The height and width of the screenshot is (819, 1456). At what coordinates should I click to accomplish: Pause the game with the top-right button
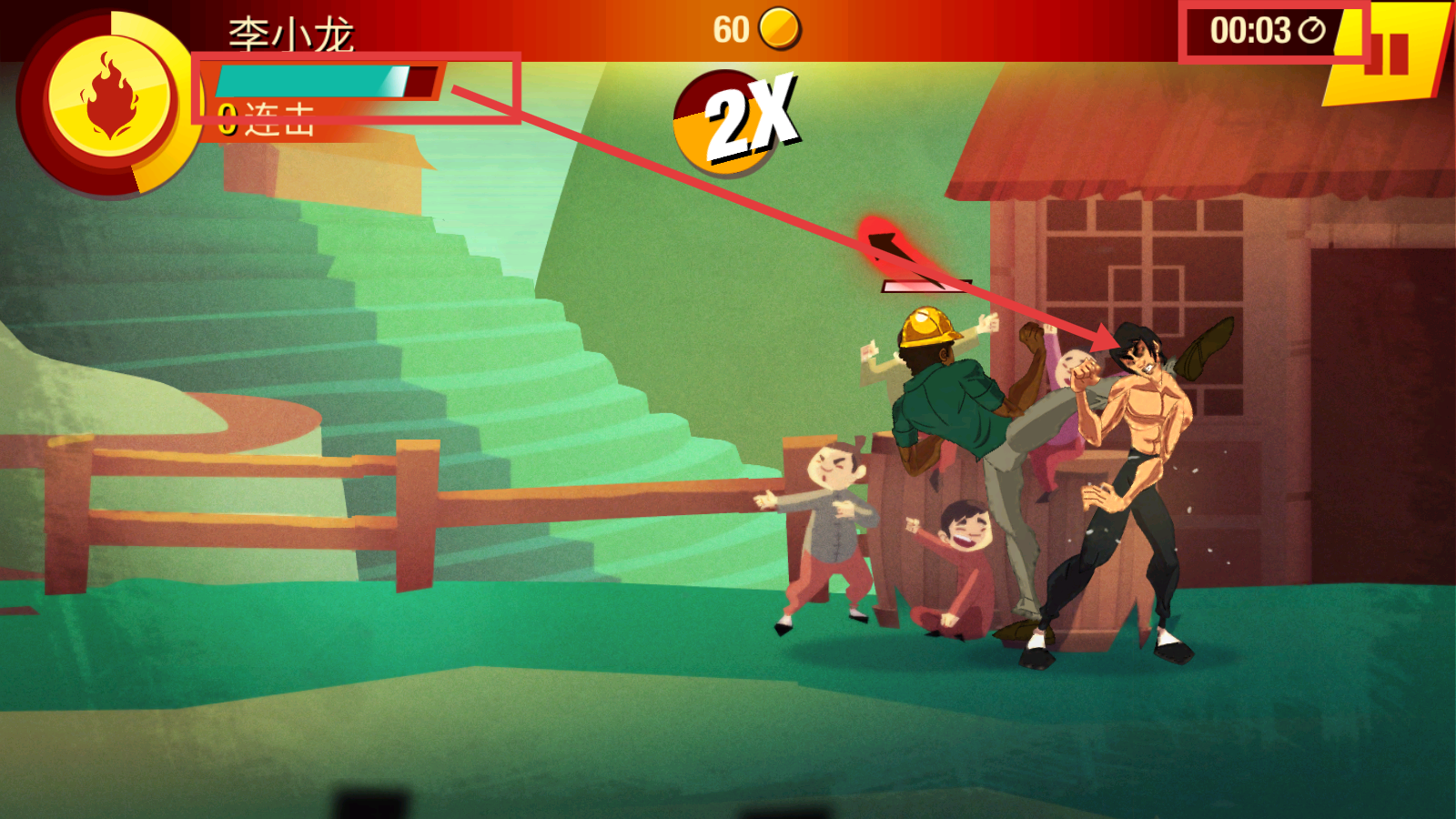click(x=1389, y=53)
